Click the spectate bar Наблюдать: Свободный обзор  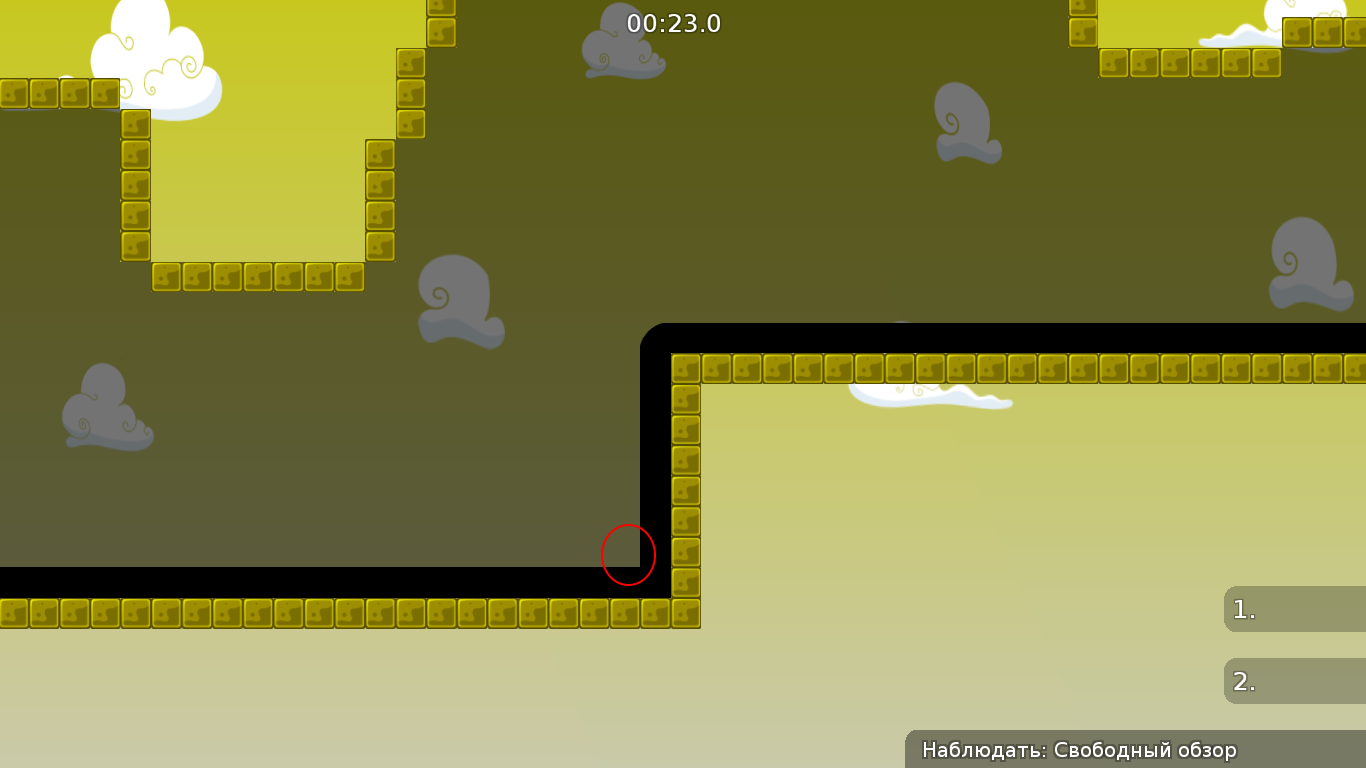pyautogui.click(x=1080, y=749)
